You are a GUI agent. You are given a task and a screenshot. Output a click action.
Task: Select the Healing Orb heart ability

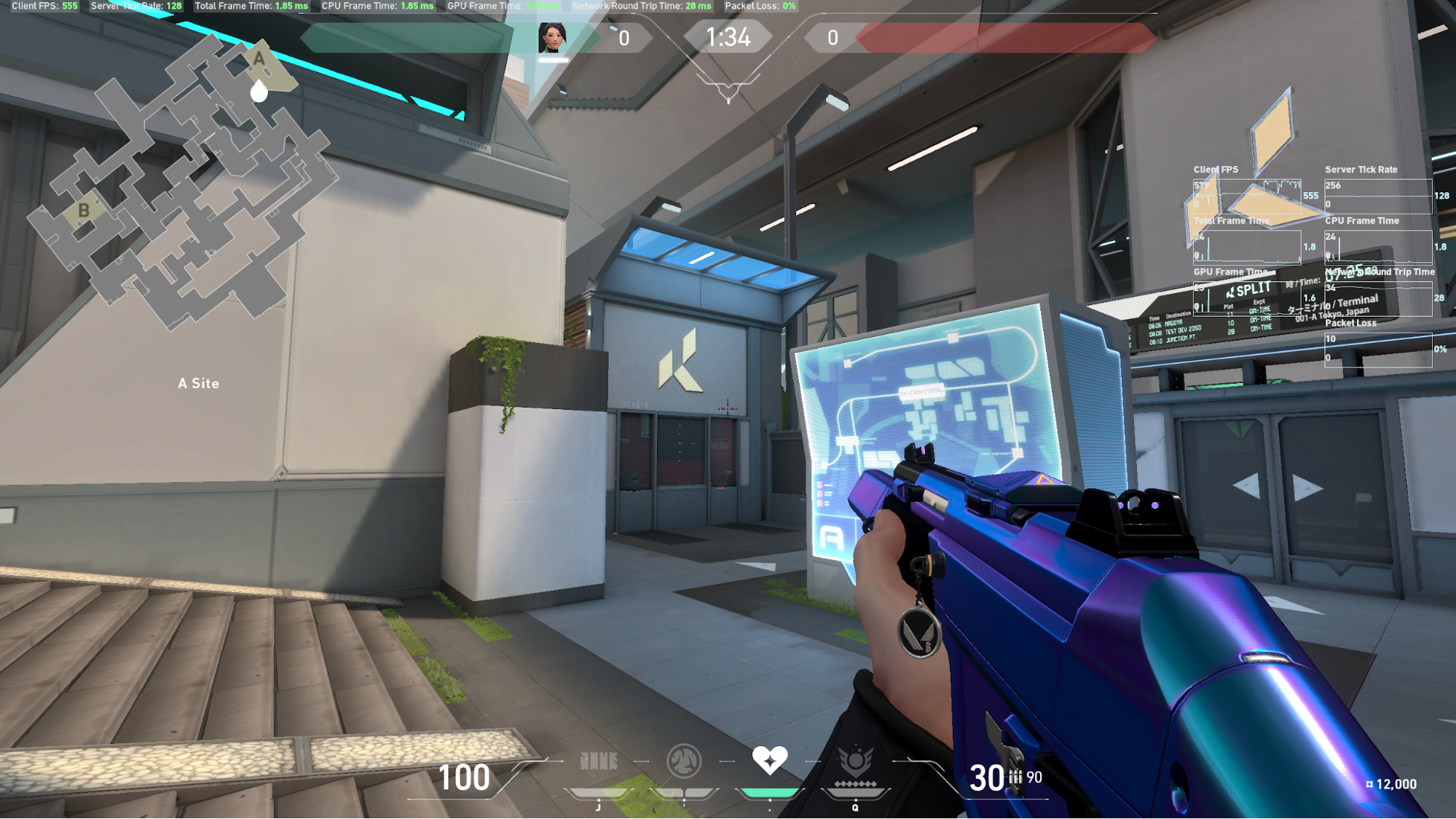(769, 760)
